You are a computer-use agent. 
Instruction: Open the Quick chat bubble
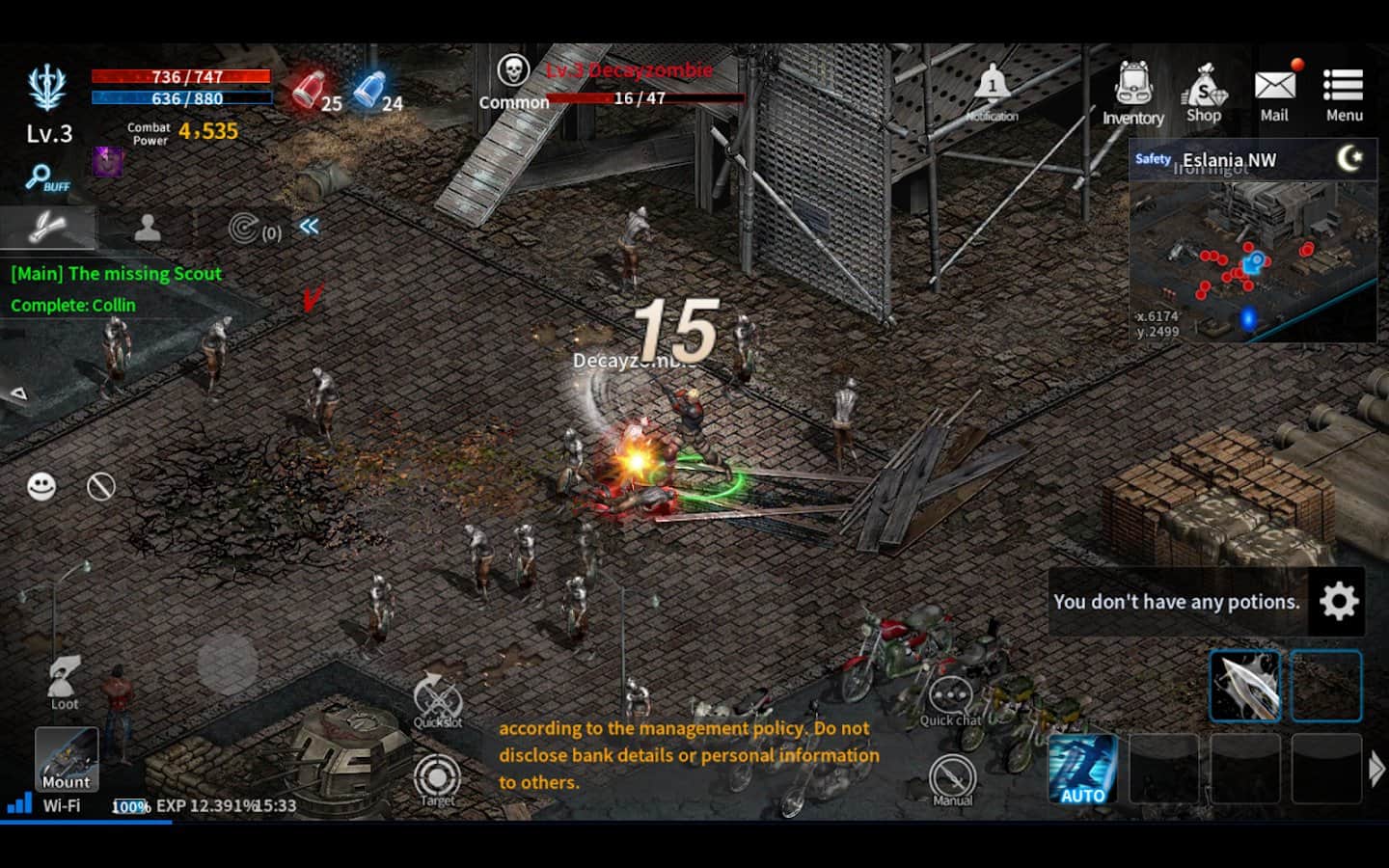tap(950, 699)
